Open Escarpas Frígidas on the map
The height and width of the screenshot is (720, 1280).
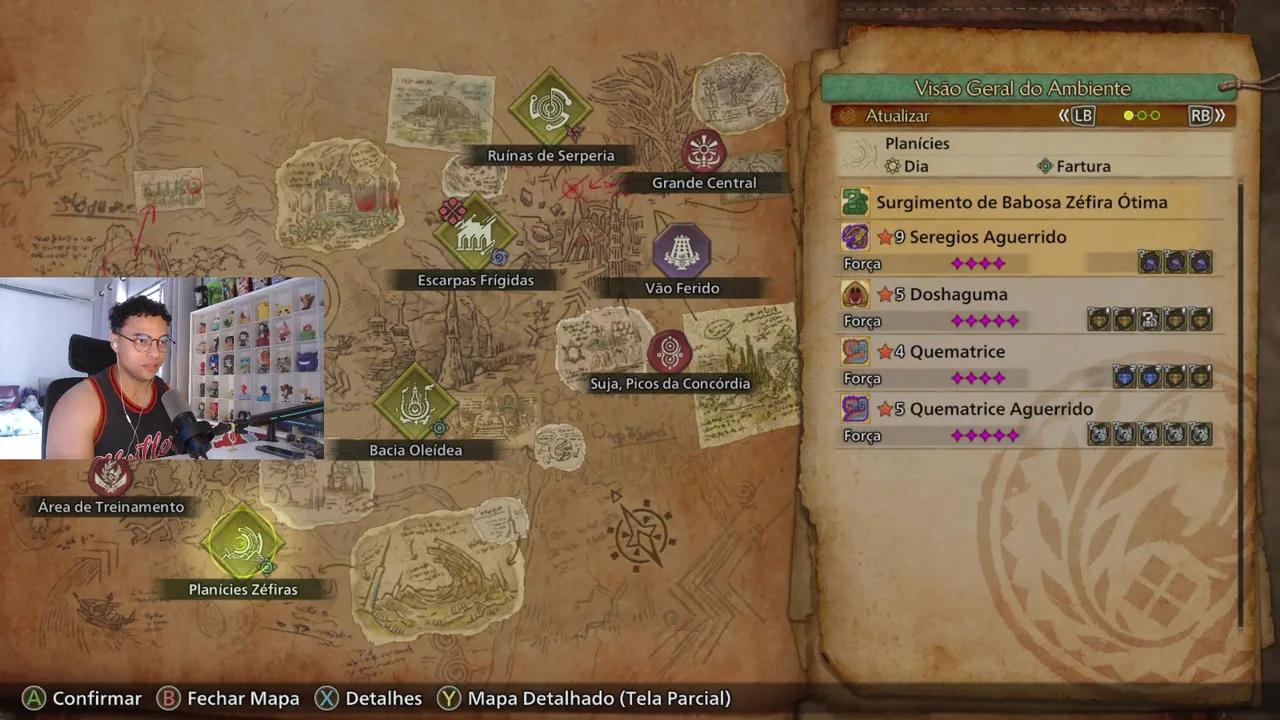click(x=475, y=234)
